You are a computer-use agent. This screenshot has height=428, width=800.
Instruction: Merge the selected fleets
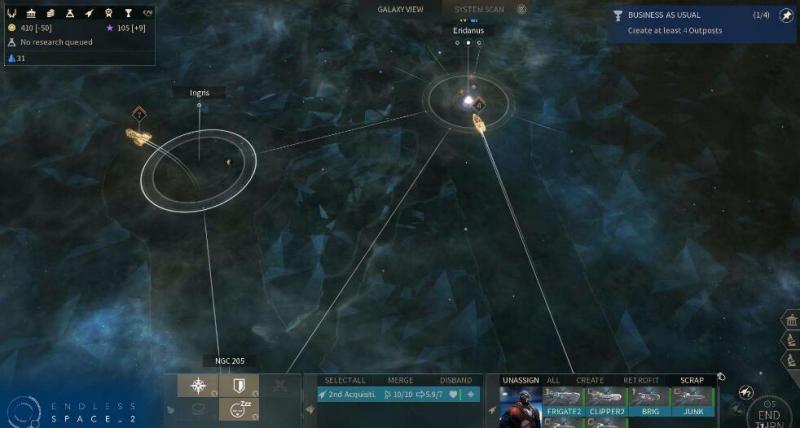399,380
